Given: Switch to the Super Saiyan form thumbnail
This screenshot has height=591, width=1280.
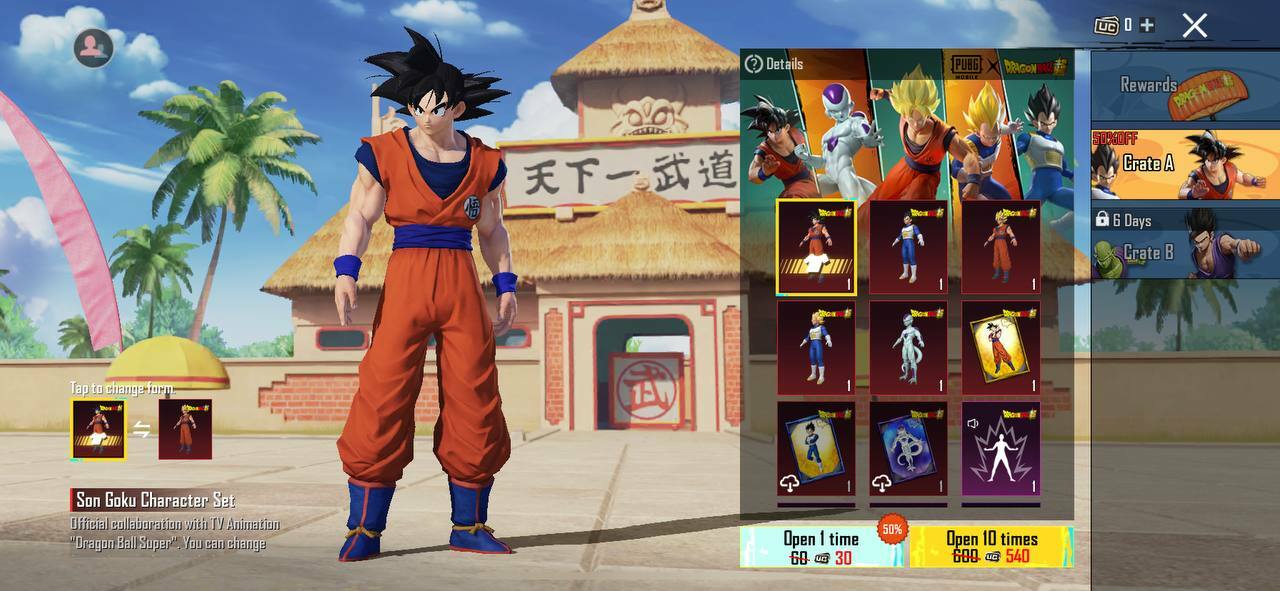Looking at the screenshot, I should click(x=185, y=429).
